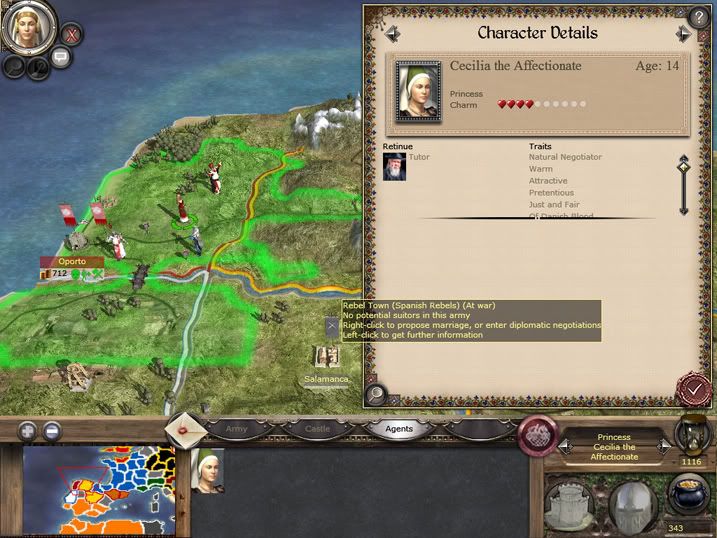Switch to the Army tab
This screenshot has width=717, height=538.
point(236,429)
